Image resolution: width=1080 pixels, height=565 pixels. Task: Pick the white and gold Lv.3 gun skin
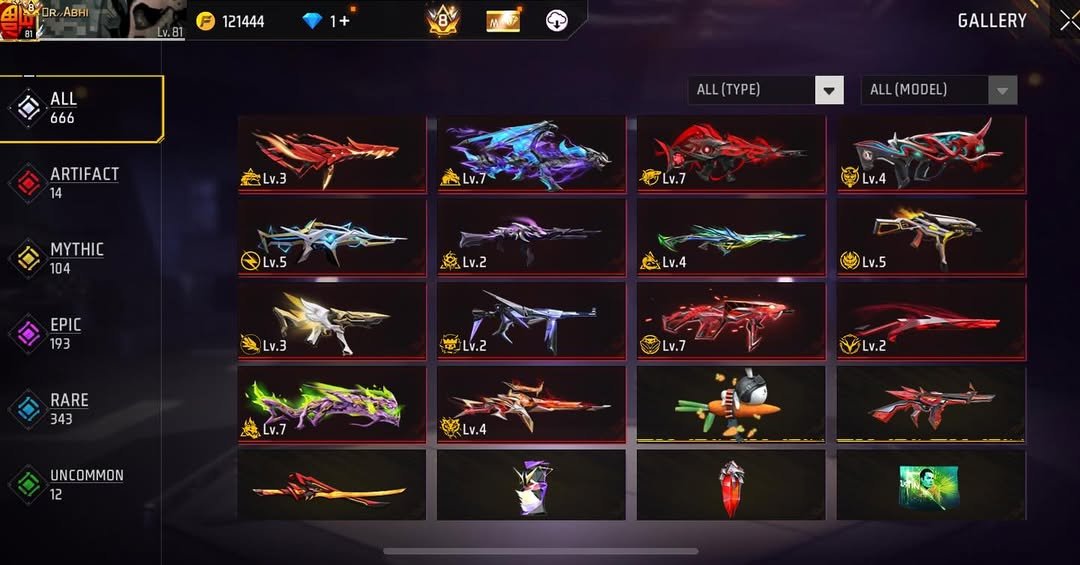coord(332,320)
